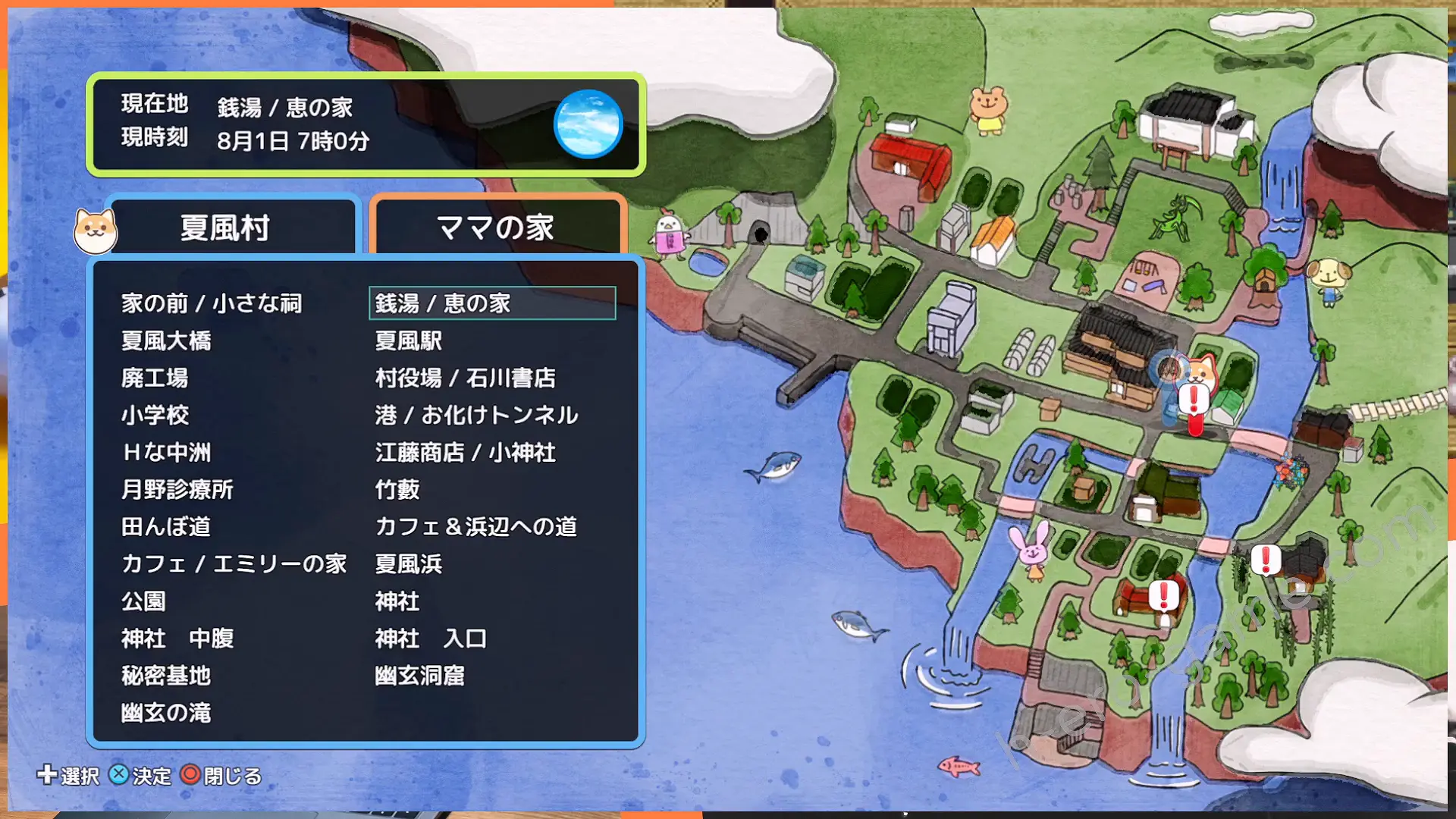Select 夏風駅 from the list

(x=409, y=340)
